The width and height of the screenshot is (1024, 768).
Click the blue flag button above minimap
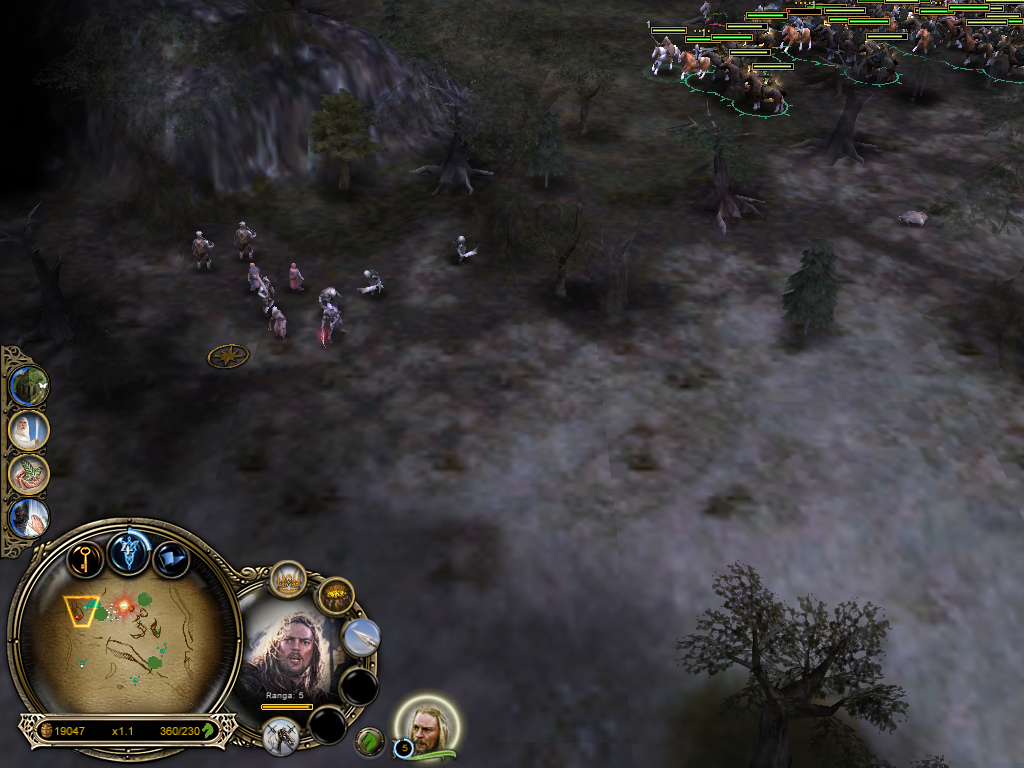click(x=171, y=559)
